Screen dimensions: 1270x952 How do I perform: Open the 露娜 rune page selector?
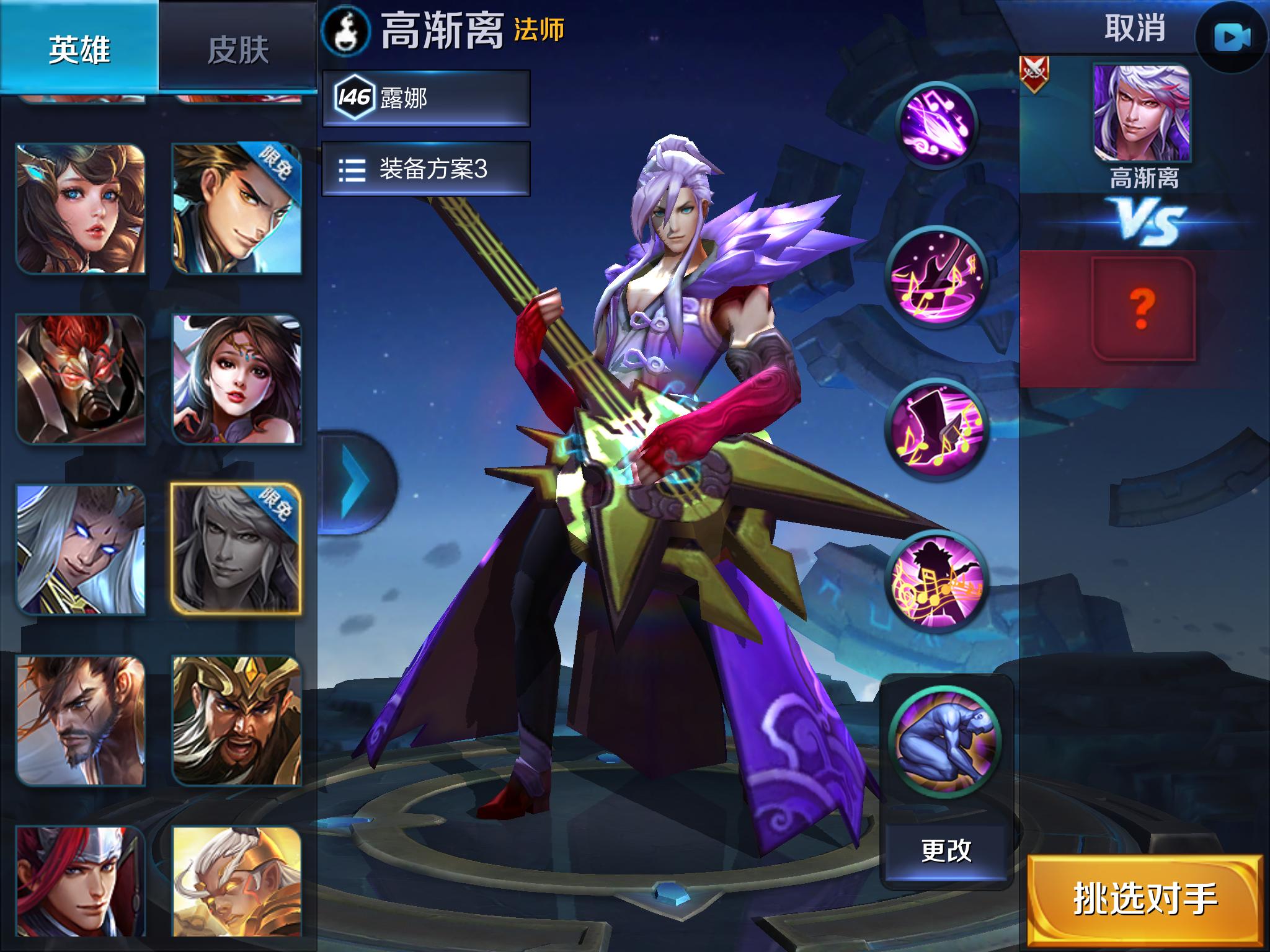point(426,98)
